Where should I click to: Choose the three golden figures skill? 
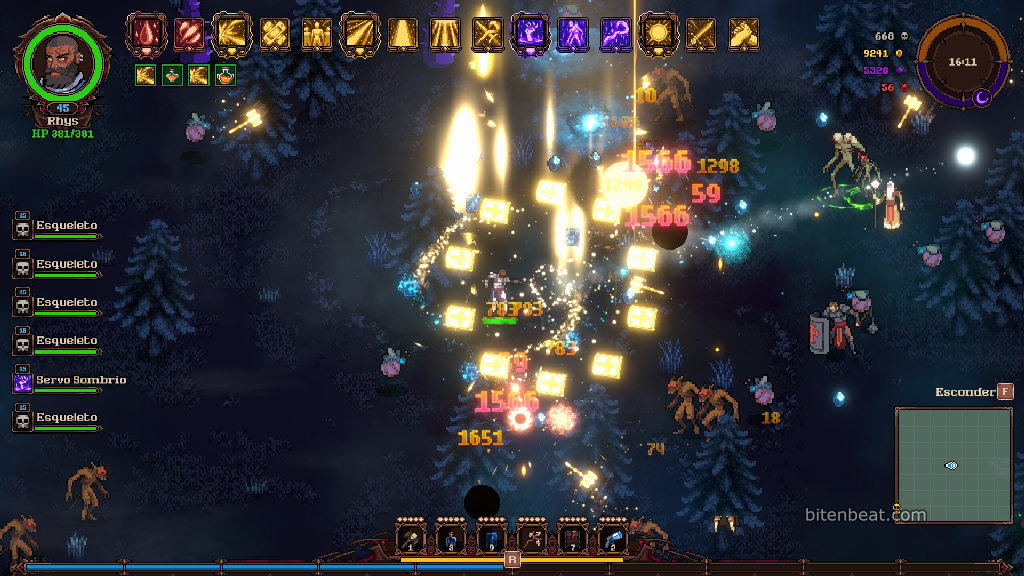click(x=317, y=34)
